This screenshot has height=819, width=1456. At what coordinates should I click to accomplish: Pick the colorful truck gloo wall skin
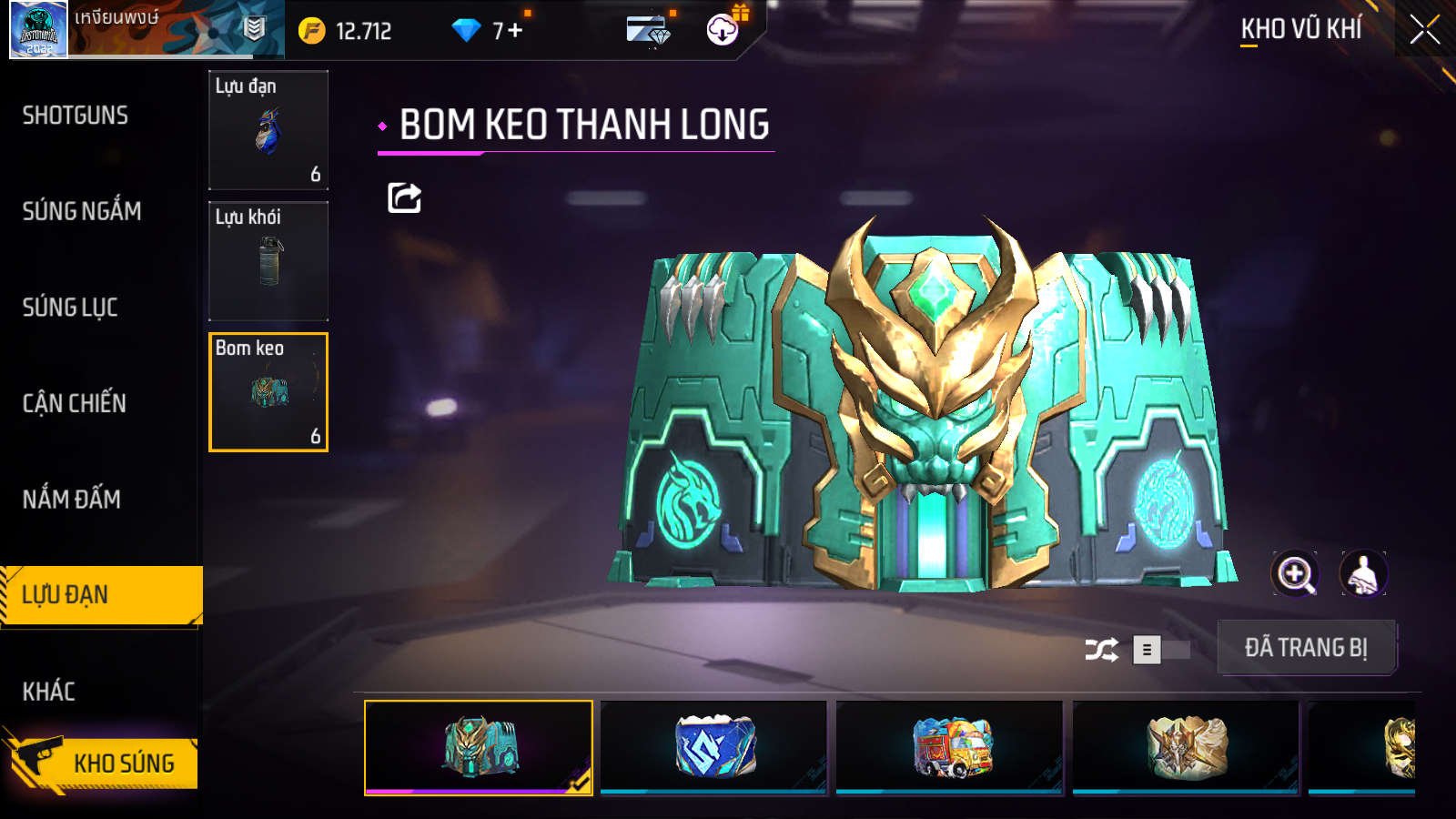(950, 747)
